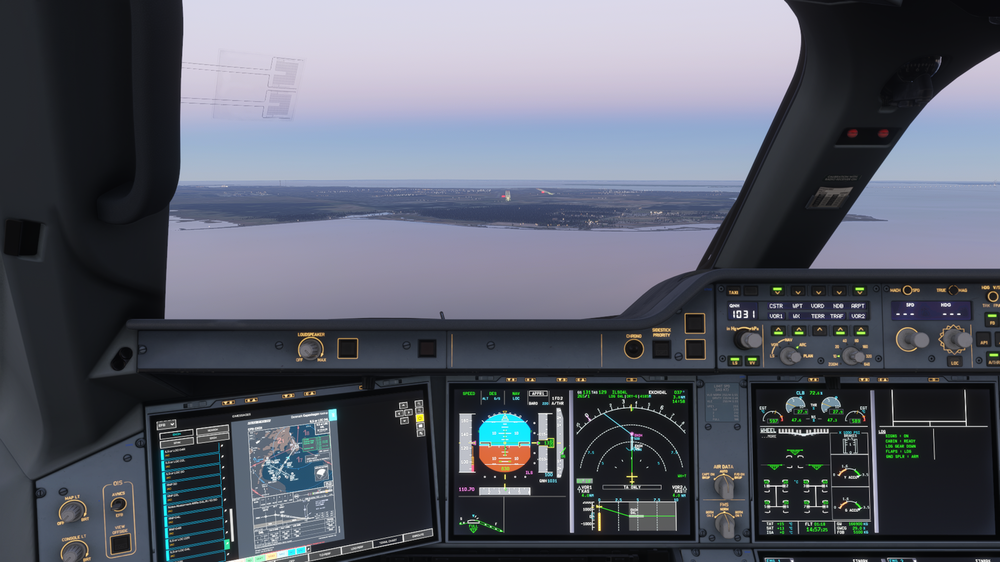
Task: Toggle the TAXI button on the EFIS panel
Action: click(x=734, y=291)
